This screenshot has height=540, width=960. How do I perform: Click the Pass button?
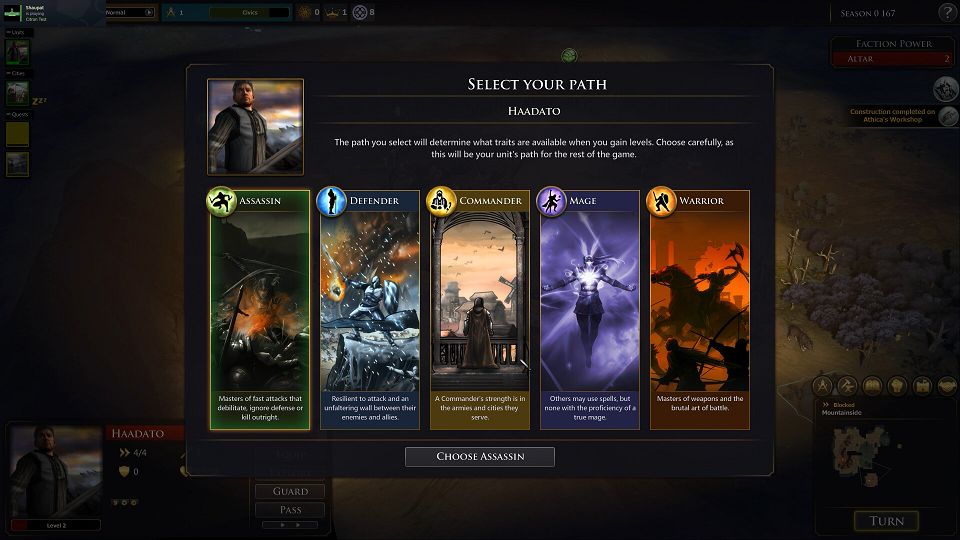(x=289, y=510)
